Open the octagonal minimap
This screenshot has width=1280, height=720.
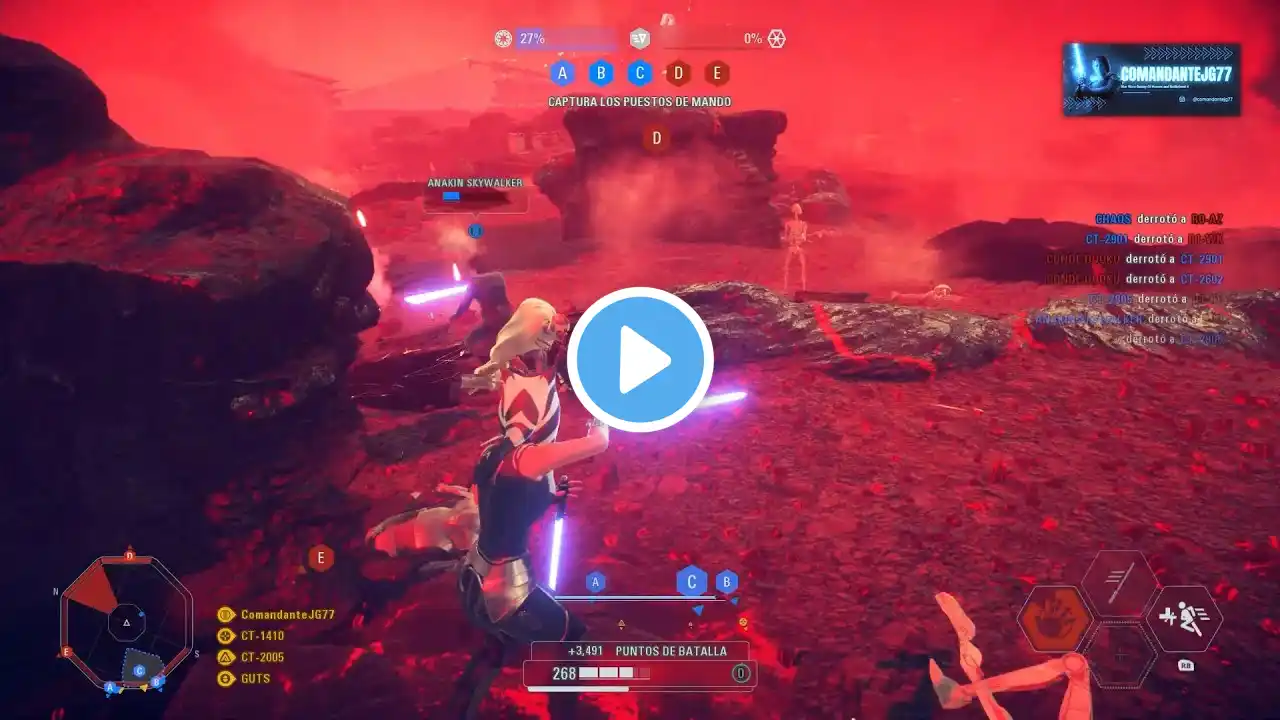[x=126, y=622]
